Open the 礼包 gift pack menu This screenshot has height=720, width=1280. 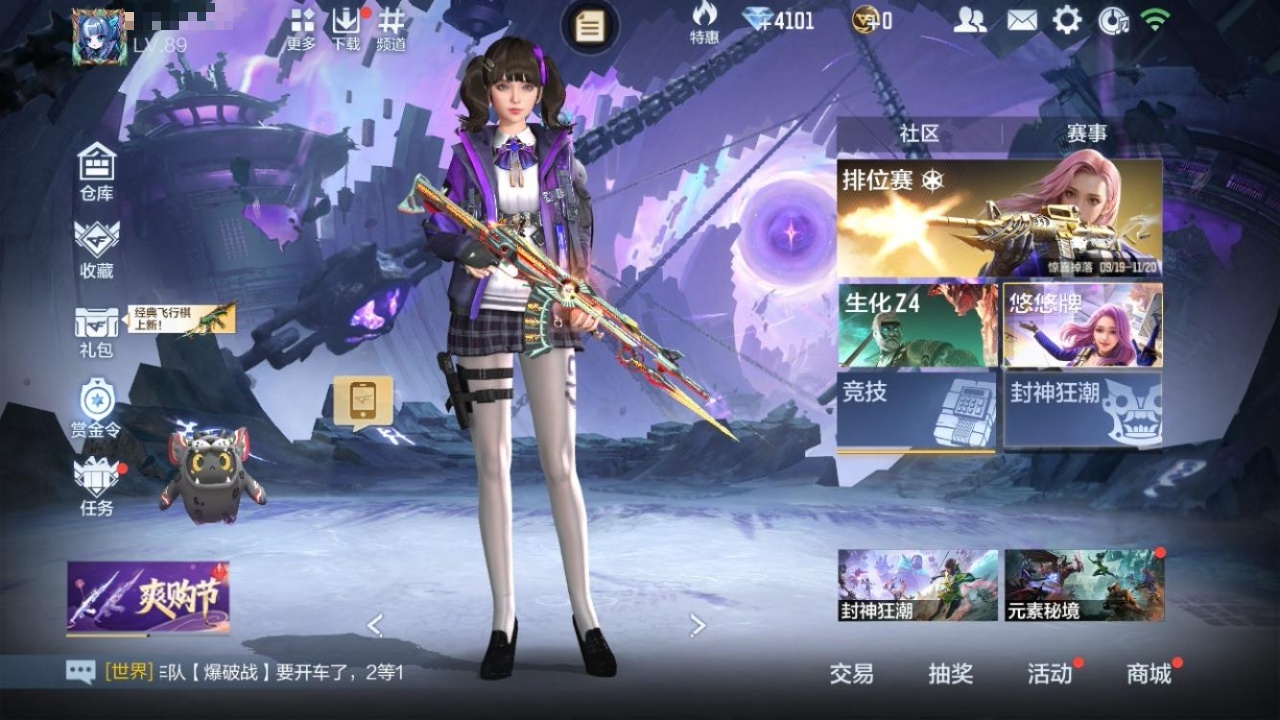coord(97,331)
